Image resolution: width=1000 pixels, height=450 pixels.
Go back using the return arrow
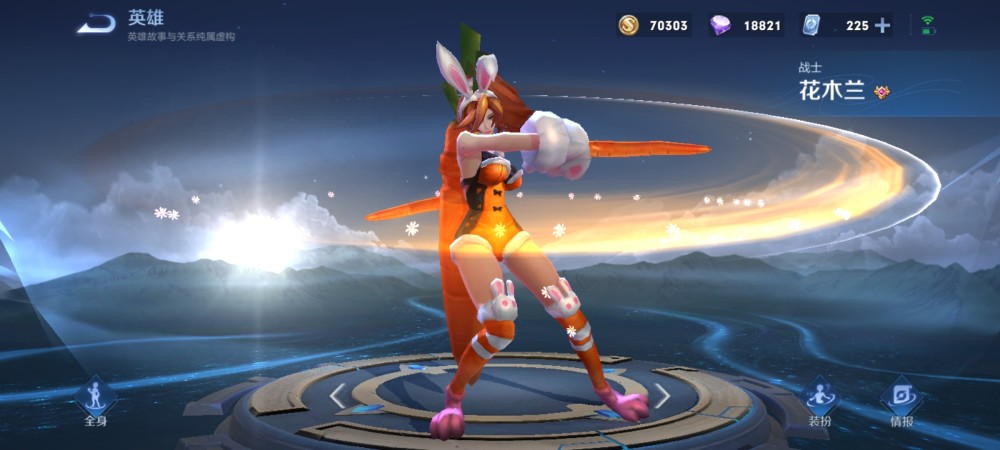tap(96, 23)
